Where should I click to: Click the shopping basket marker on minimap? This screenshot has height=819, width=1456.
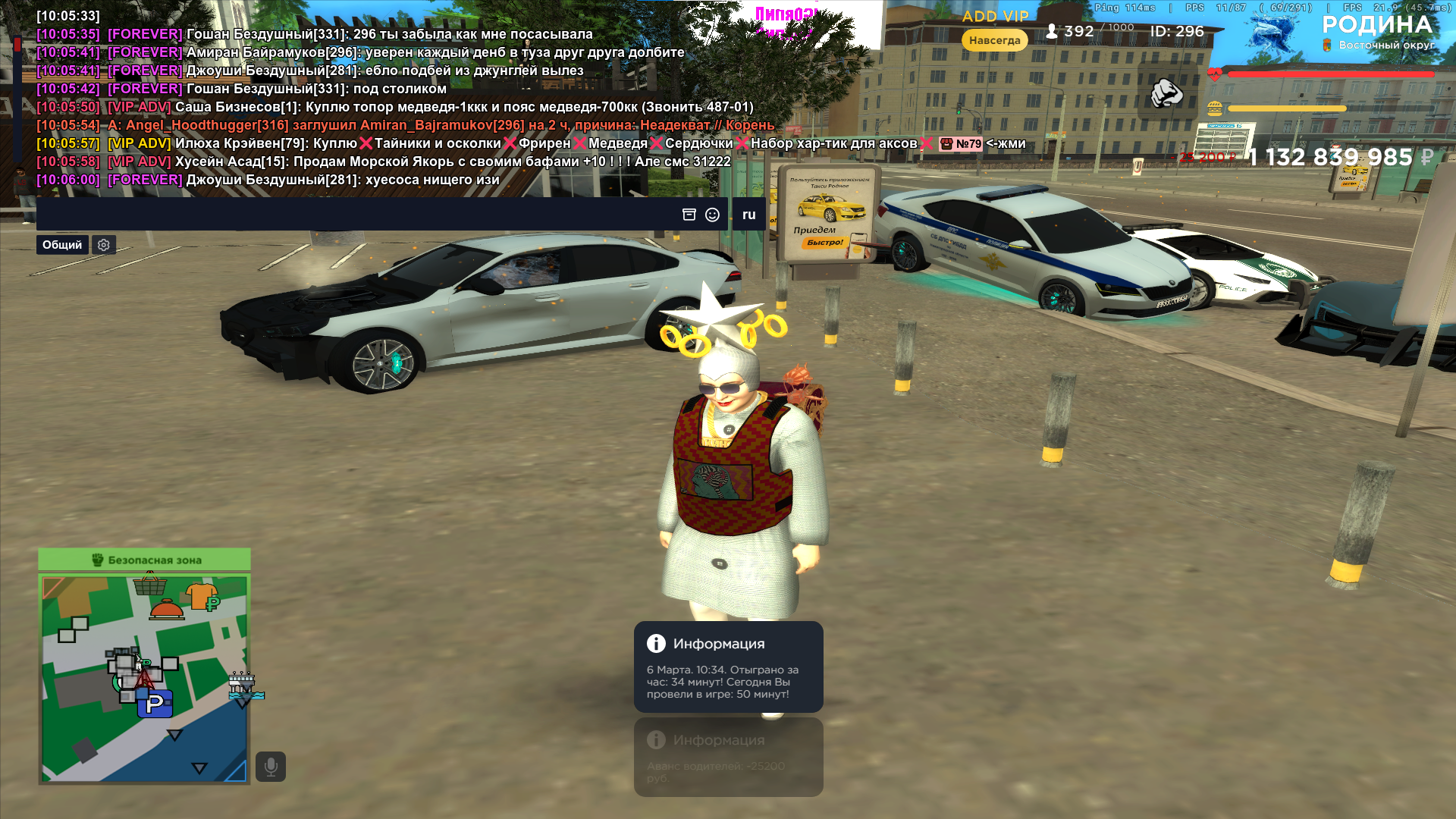(x=150, y=585)
